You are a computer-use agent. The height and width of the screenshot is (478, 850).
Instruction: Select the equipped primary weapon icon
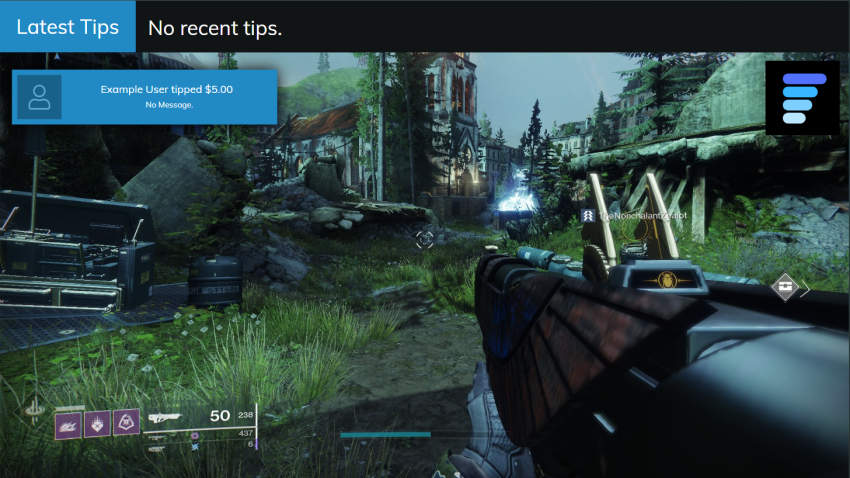[x=165, y=418]
